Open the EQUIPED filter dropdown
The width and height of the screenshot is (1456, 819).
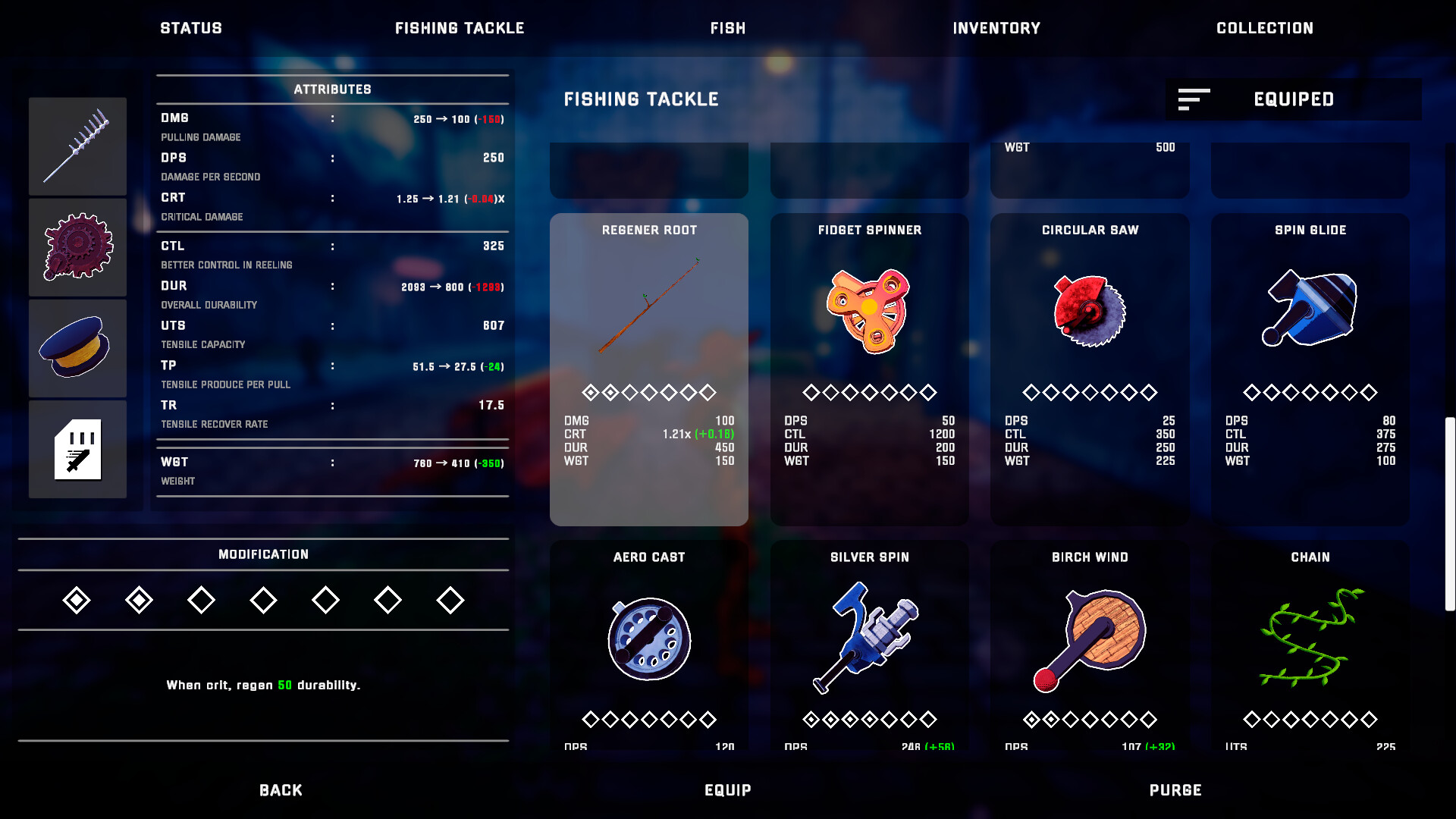pyautogui.click(x=1293, y=99)
